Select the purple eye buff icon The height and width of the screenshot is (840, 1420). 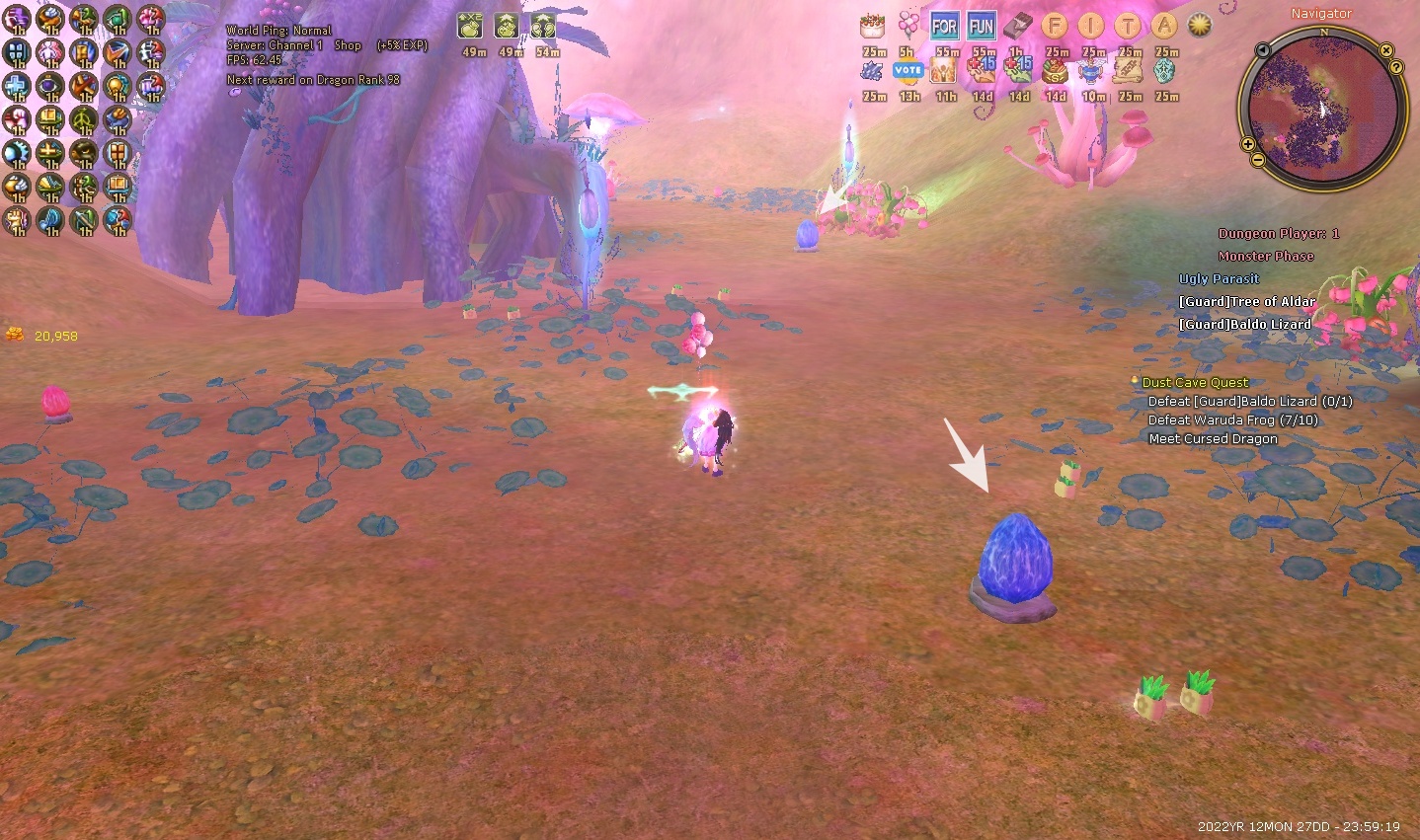pyautogui.click(x=49, y=86)
